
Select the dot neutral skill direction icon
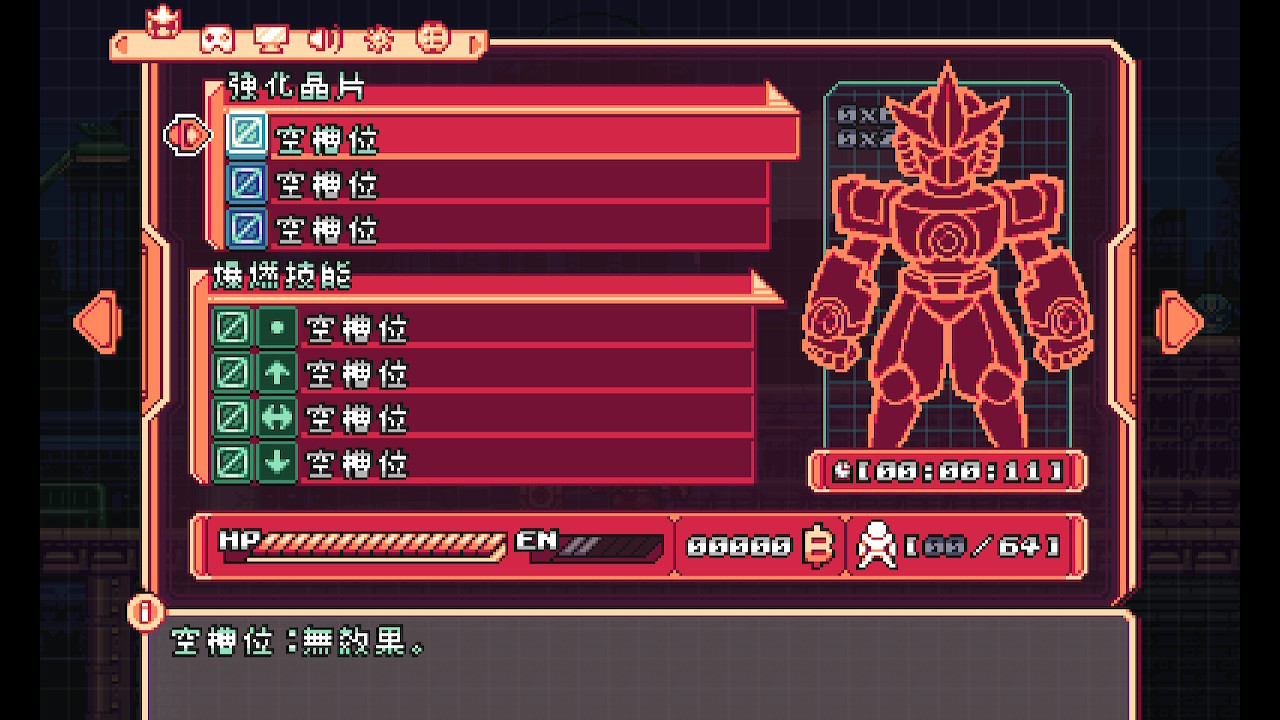(276, 327)
